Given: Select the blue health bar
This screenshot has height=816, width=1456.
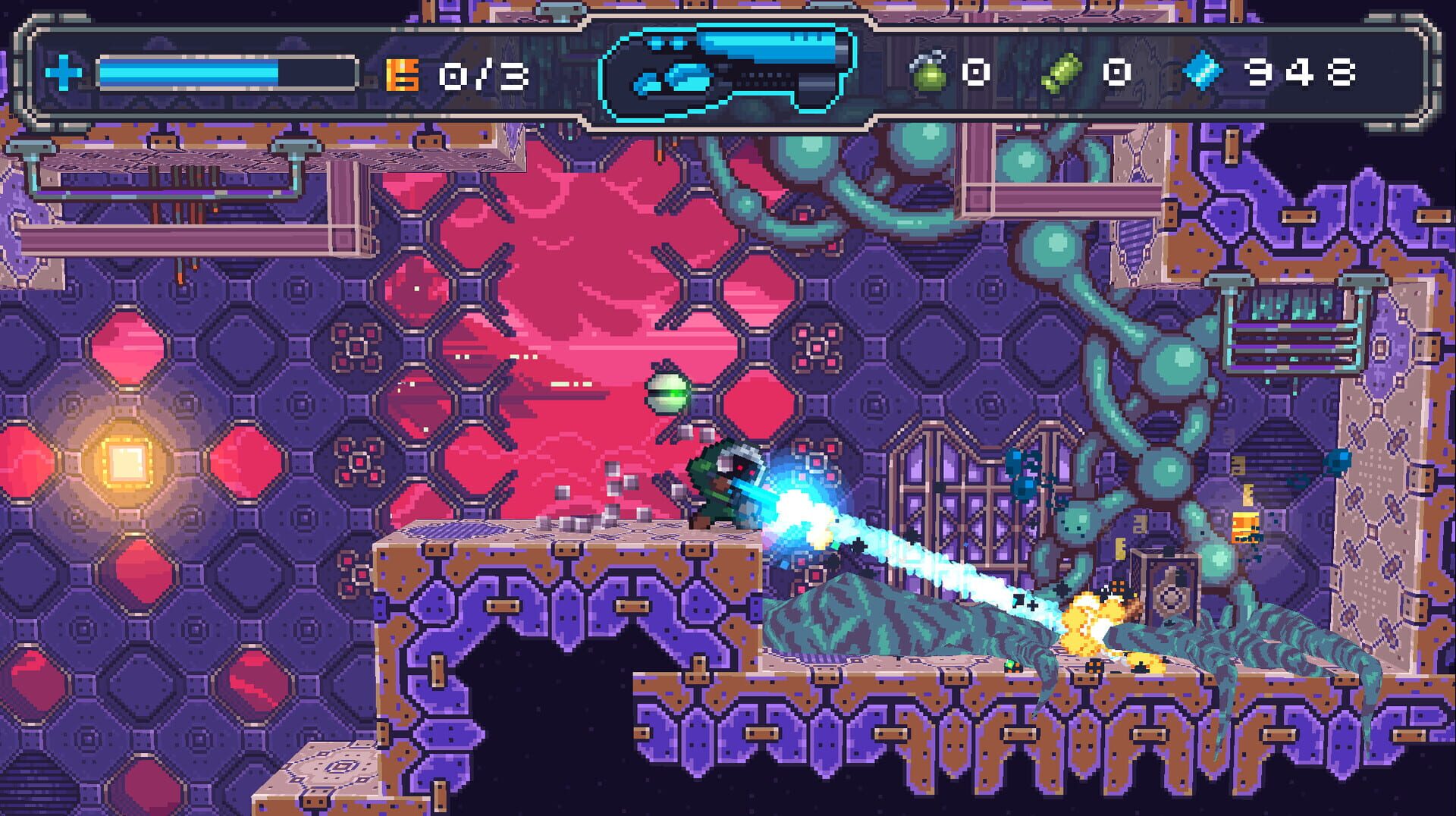Looking at the screenshot, I should coord(190,72).
